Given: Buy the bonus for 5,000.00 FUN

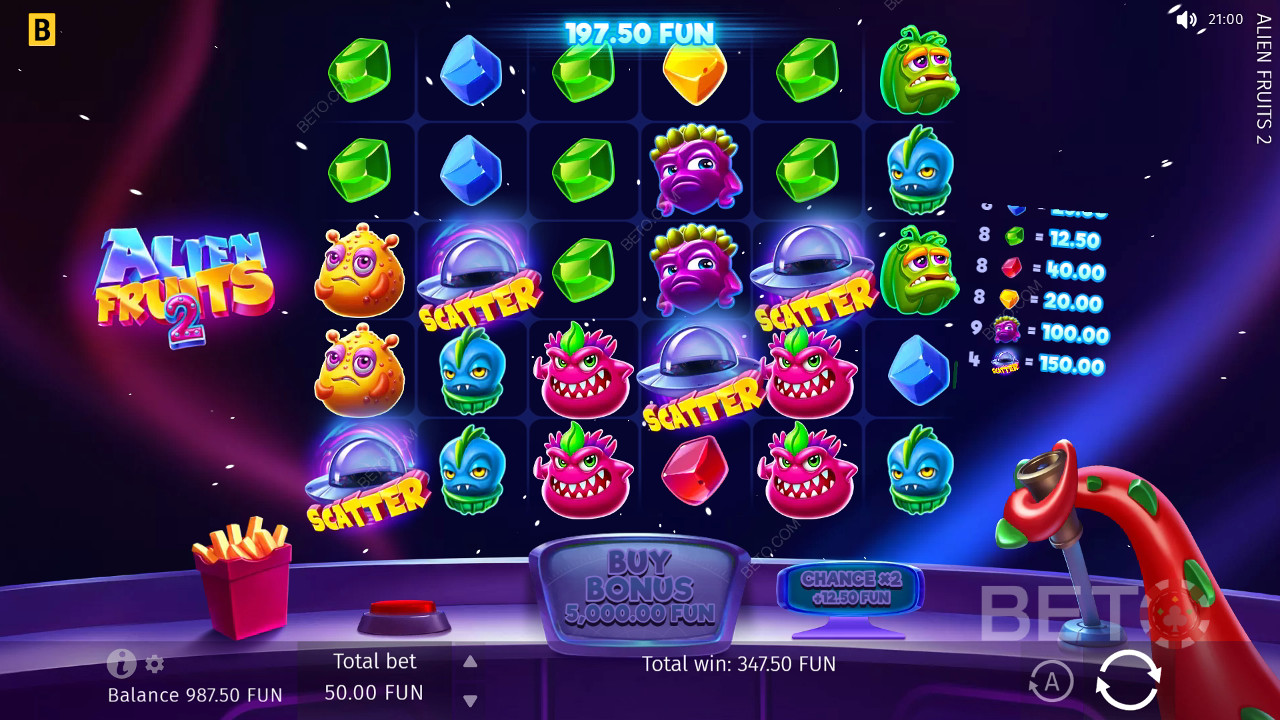Looking at the screenshot, I should pos(639,590).
